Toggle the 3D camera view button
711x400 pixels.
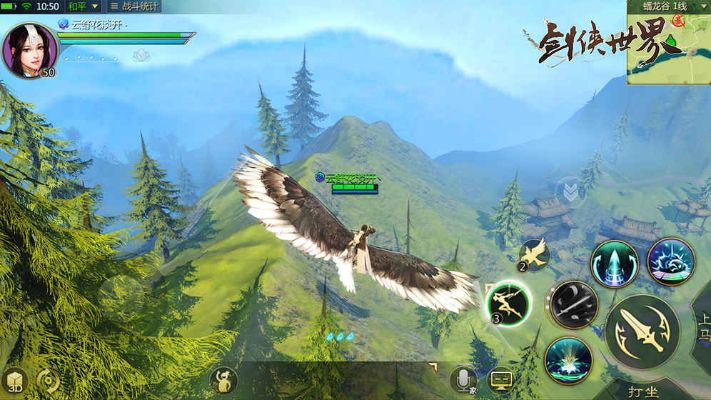tap(14, 380)
